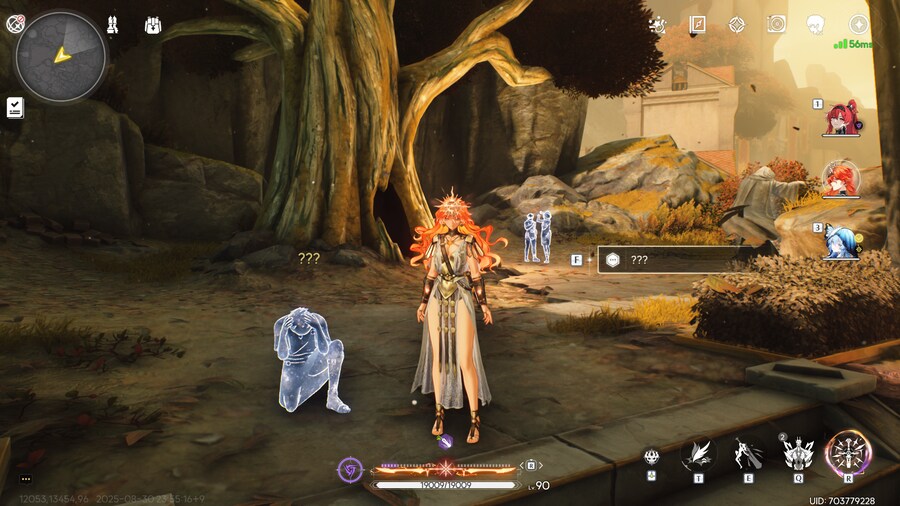Click the white skull mask icon
900x506 pixels.
(816, 25)
